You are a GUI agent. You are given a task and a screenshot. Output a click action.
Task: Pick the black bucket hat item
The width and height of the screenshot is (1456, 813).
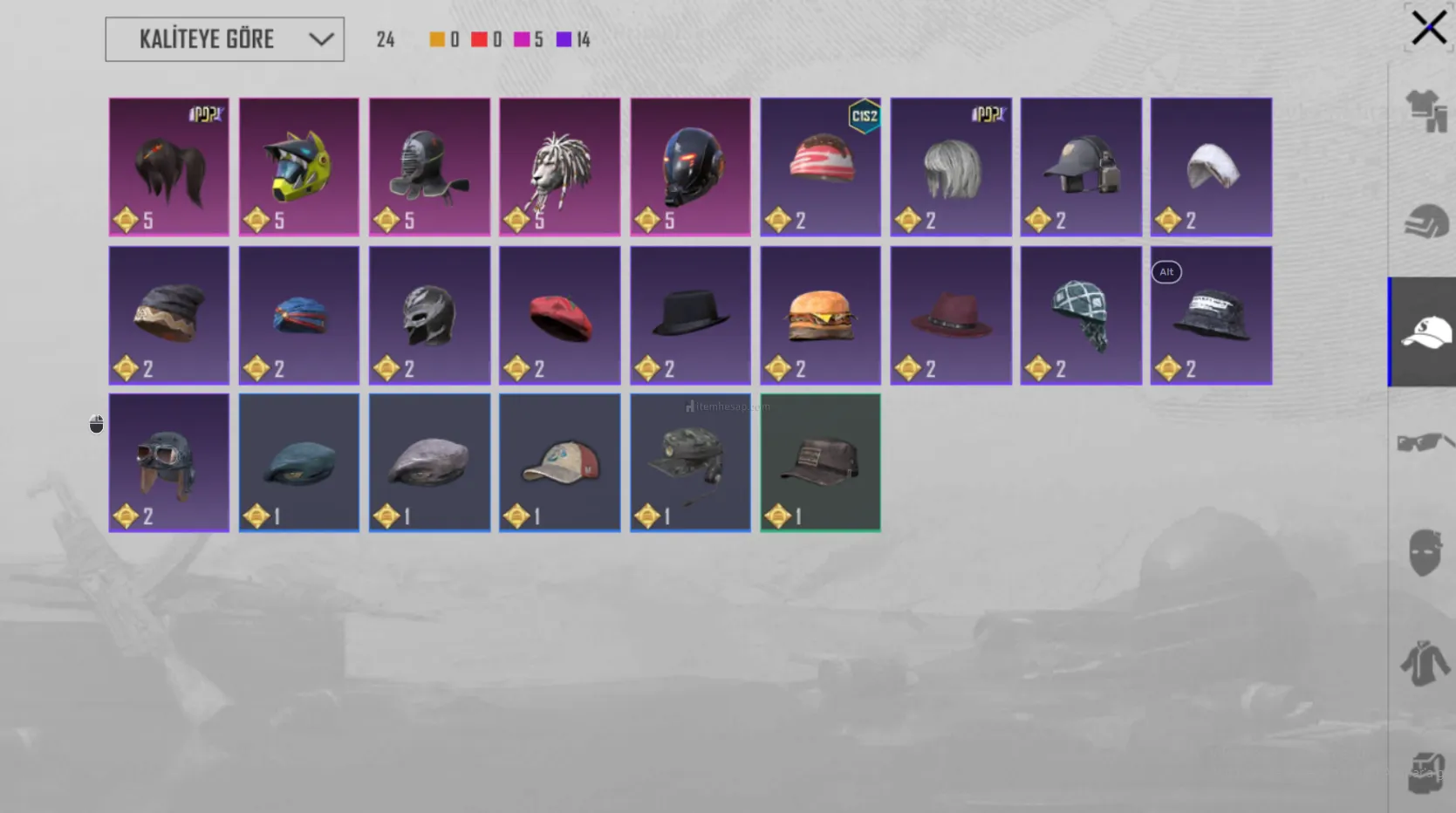(1211, 315)
